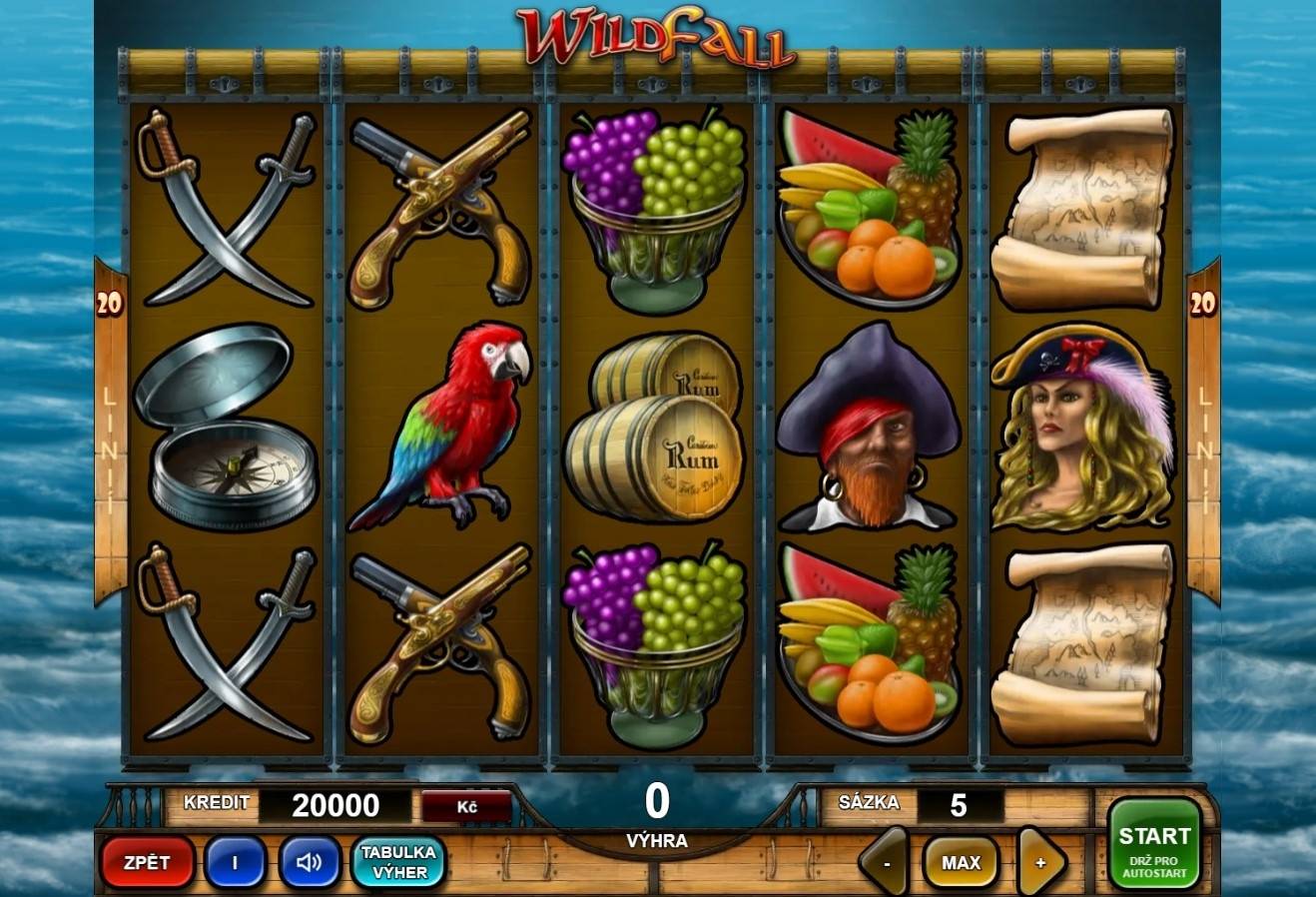The image size is (1316, 897).
Task: Go back with the ZPĚT button
Action: click(147, 862)
